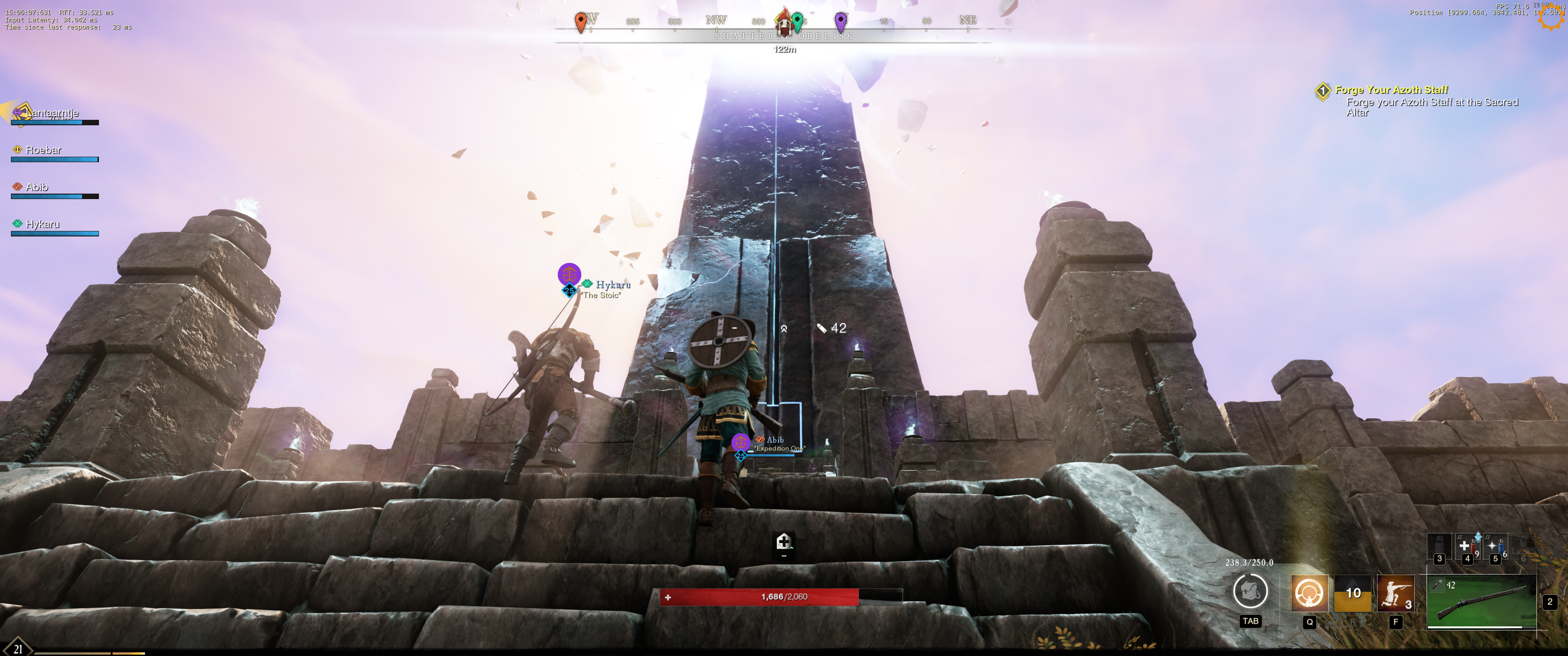Image resolution: width=1568 pixels, height=656 pixels.
Task: Select the empty bottle consumable slot
Action: pyautogui.click(x=1439, y=547)
